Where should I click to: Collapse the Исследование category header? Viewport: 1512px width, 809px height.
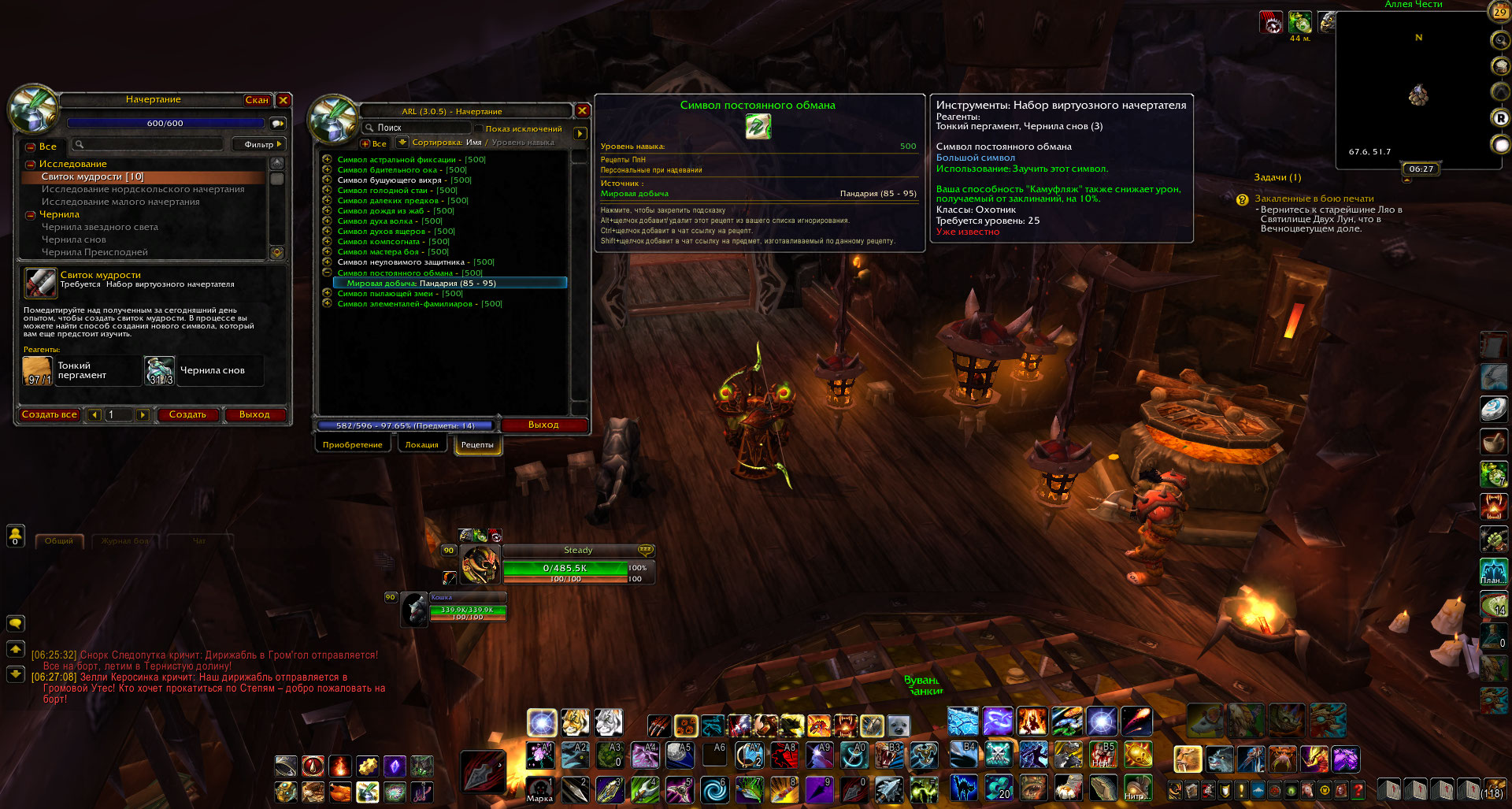tap(31, 164)
